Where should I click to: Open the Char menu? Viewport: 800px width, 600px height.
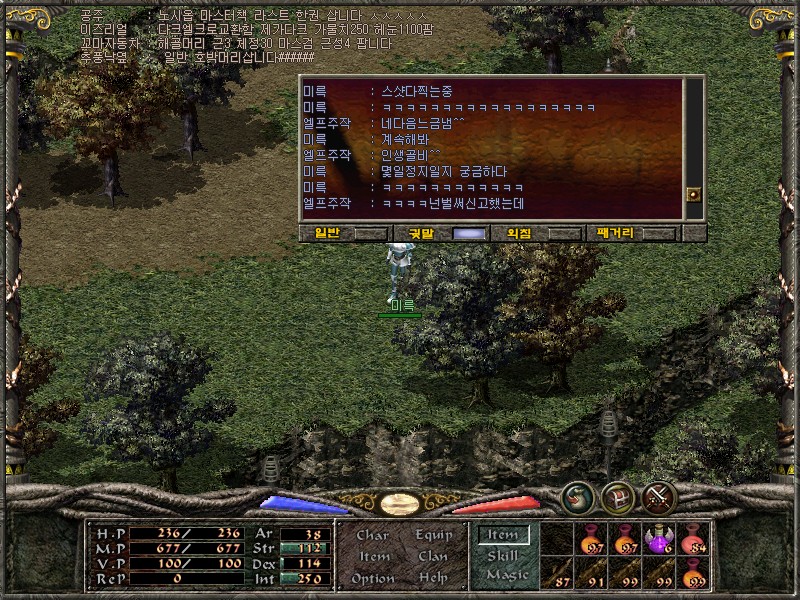pos(372,535)
